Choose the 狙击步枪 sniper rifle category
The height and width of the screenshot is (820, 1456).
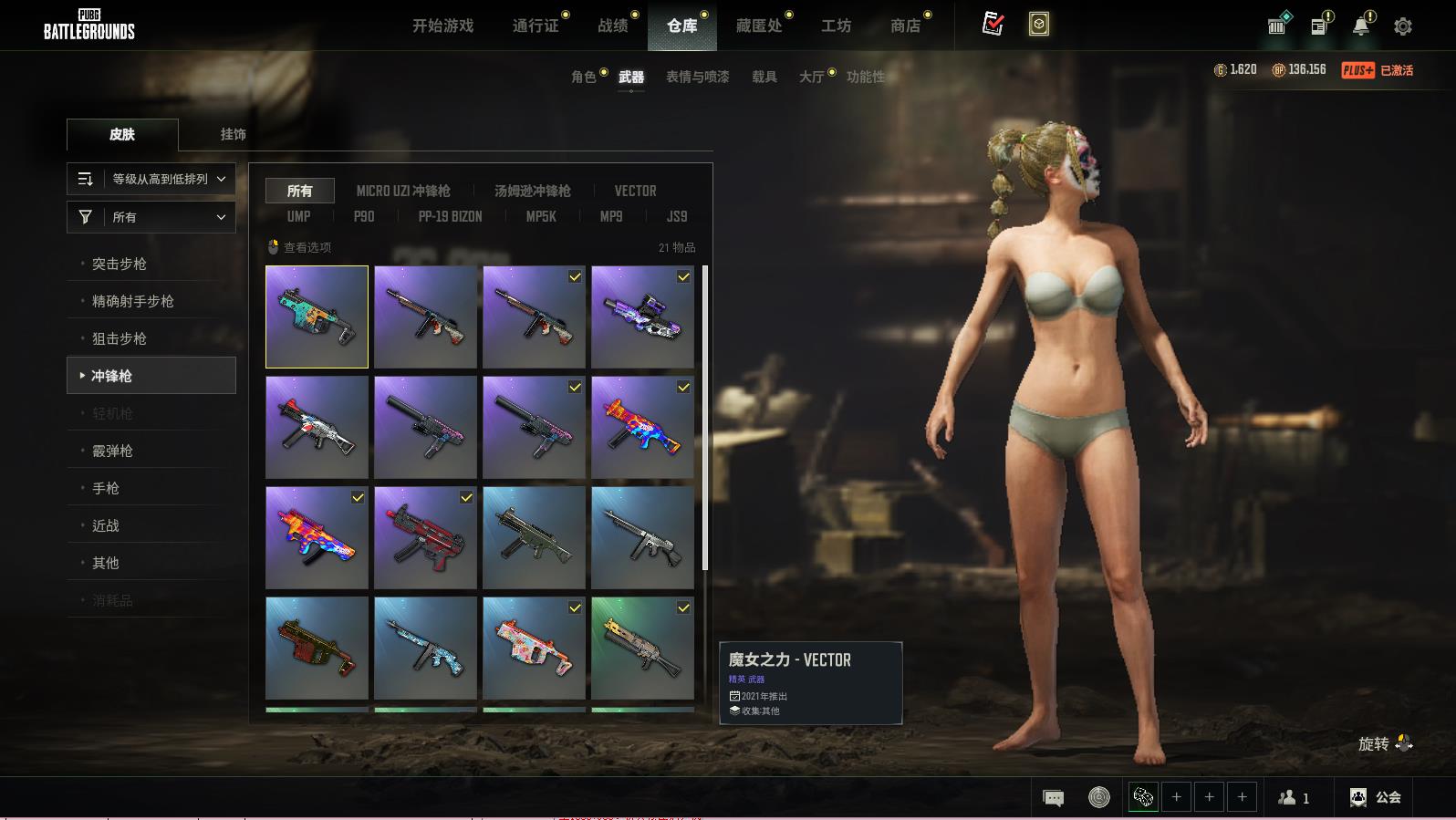pyautogui.click(x=120, y=338)
